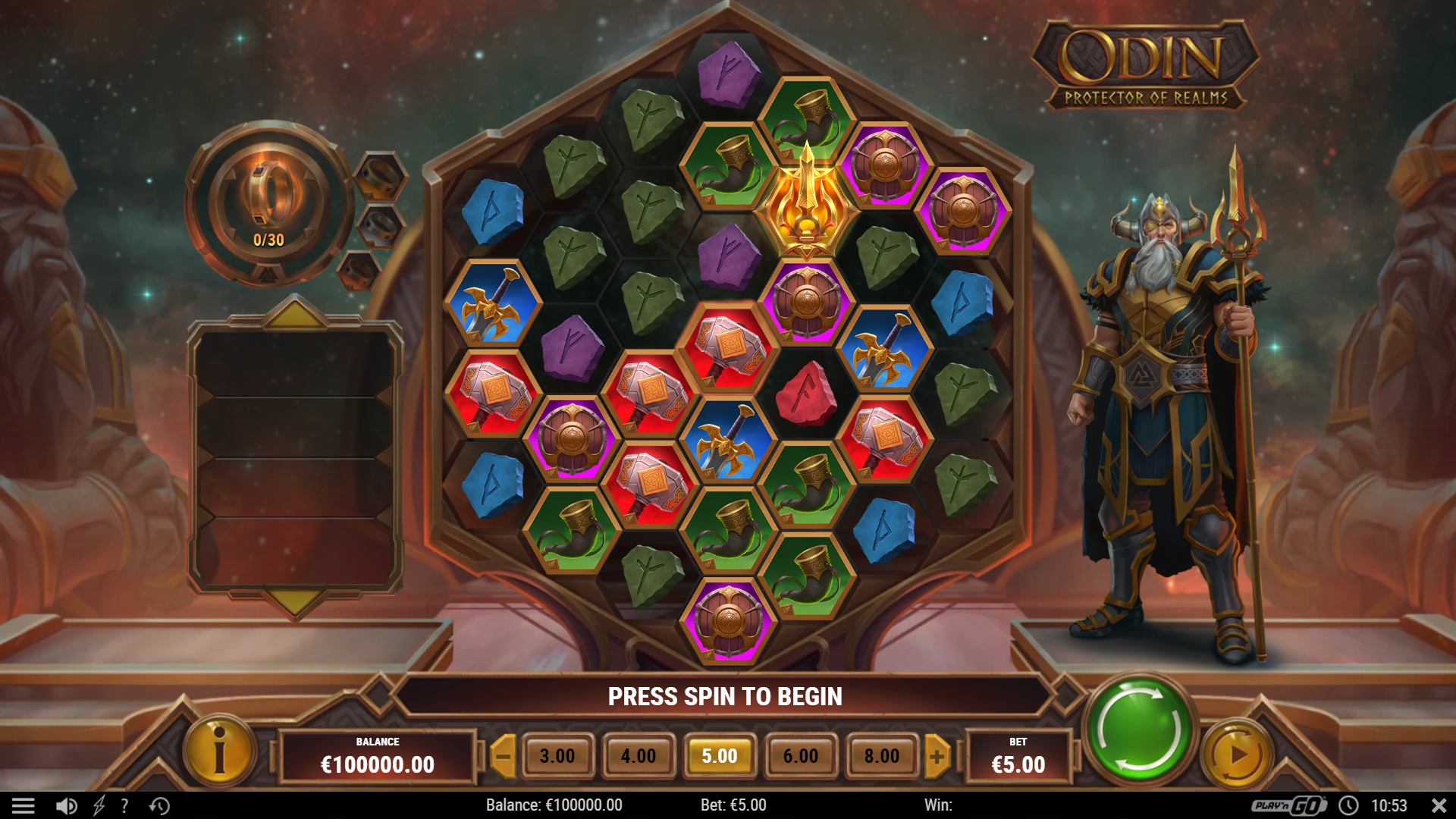Toggle quick spin with the lightning icon
The height and width of the screenshot is (819, 1456).
[99, 805]
